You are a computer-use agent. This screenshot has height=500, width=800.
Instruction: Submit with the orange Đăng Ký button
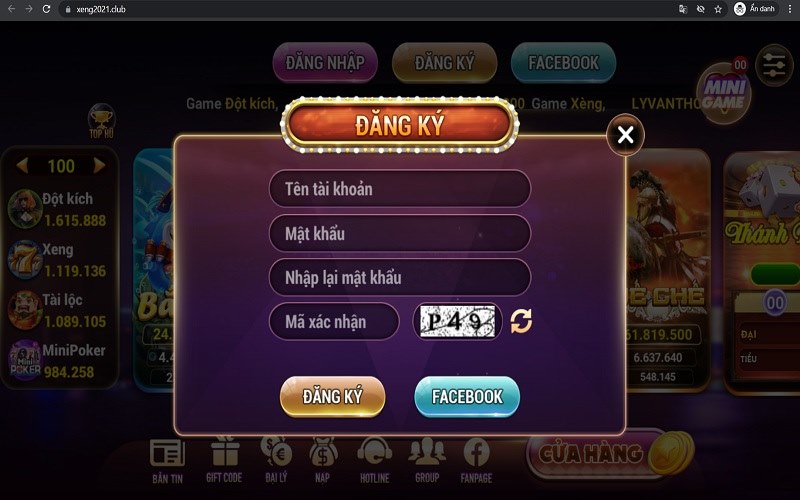click(x=332, y=397)
